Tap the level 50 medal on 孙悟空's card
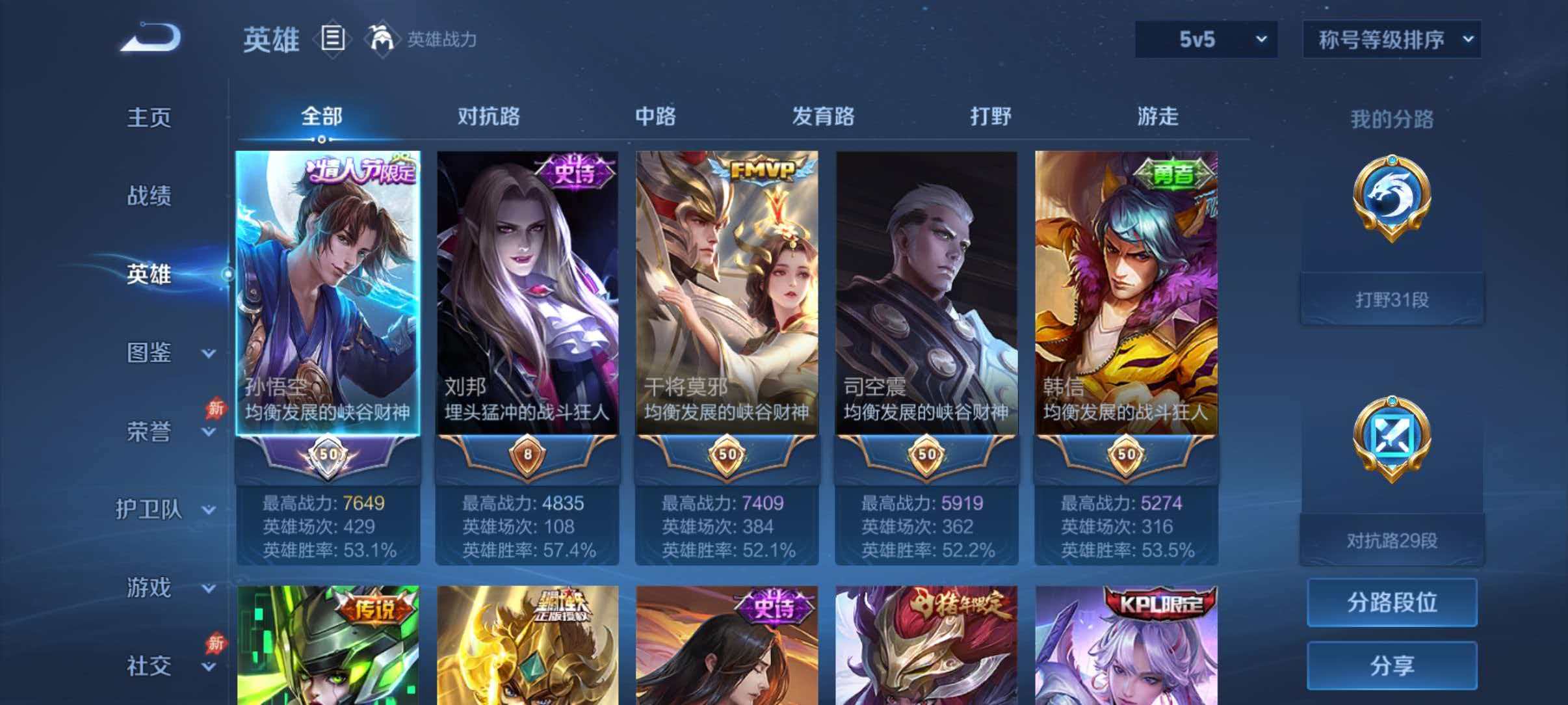Image resolution: width=1568 pixels, height=705 pixels. pyautogui.click(x=330, y=457)
